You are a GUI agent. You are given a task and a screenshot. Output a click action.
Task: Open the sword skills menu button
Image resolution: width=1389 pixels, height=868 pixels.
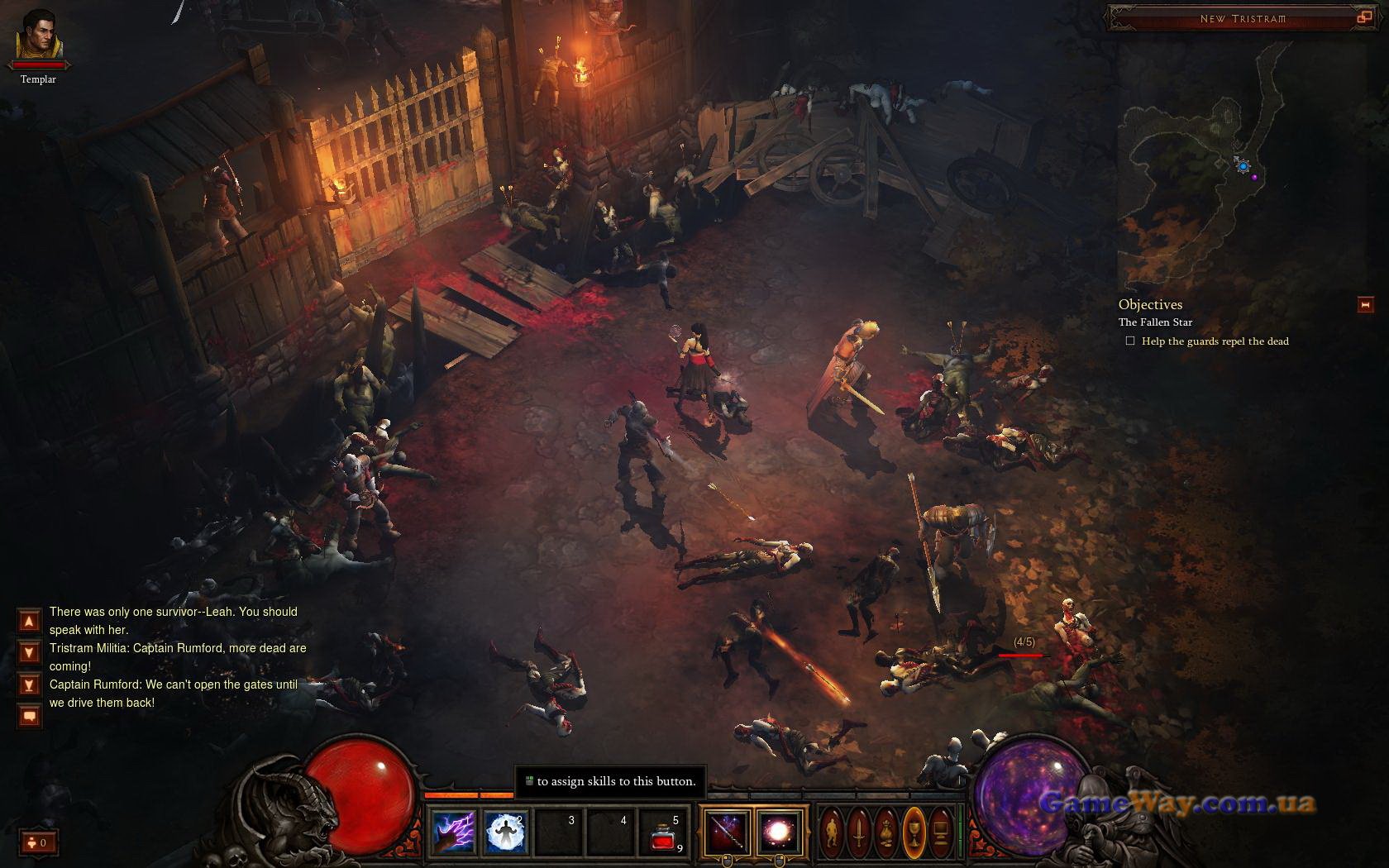click(859, 830)
